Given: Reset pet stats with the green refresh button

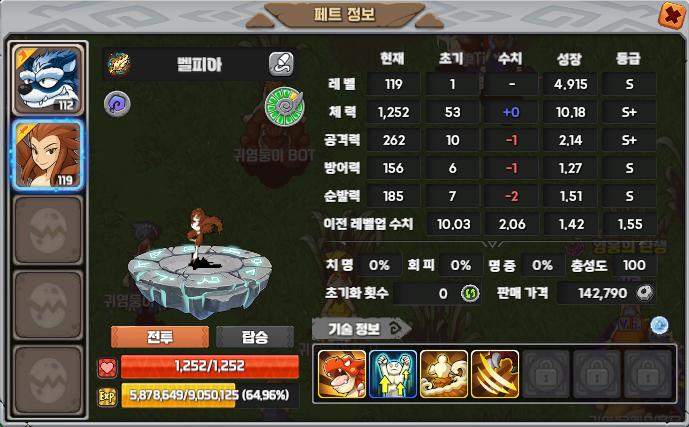Looking at the screenshot, I should (x=470, y=293).
